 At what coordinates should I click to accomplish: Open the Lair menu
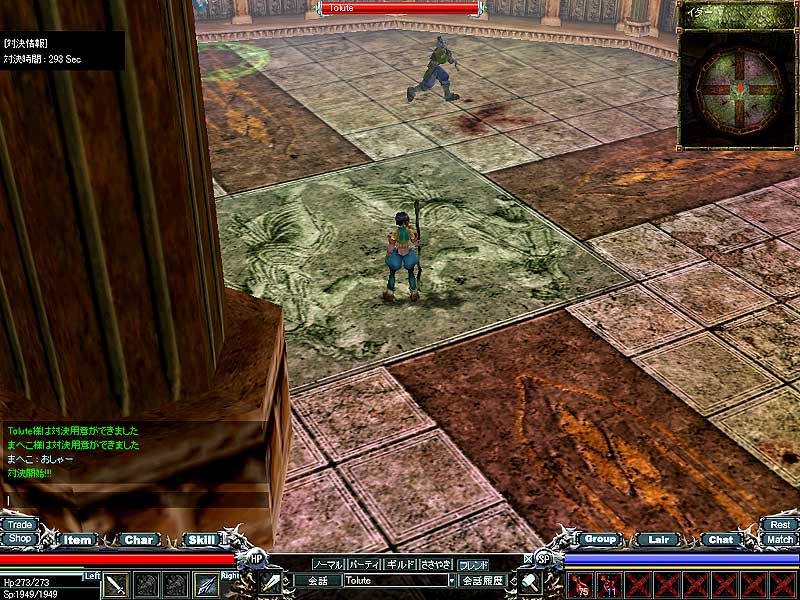pos(658,540)
